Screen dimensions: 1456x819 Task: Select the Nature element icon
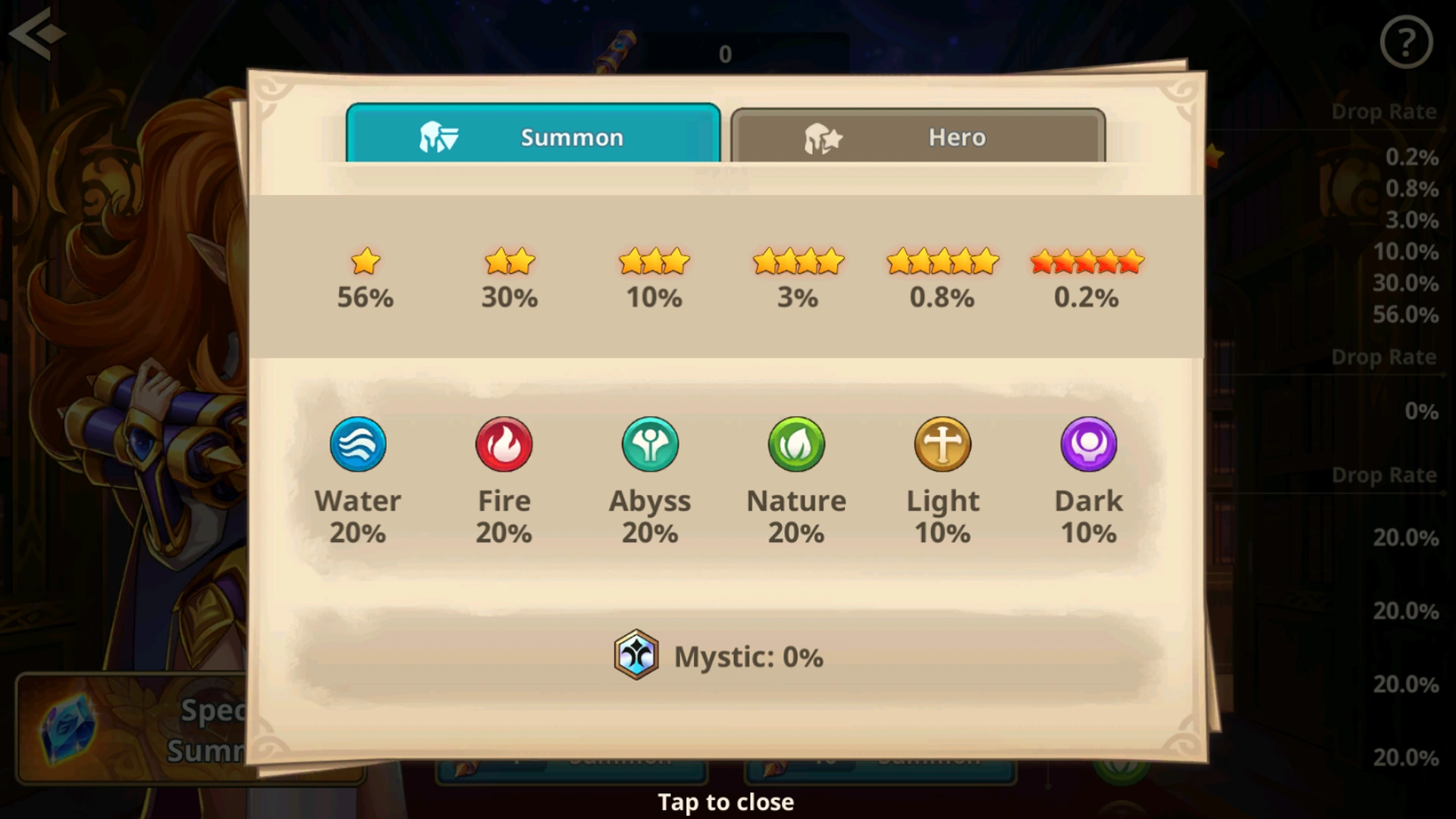click(796, 444)
